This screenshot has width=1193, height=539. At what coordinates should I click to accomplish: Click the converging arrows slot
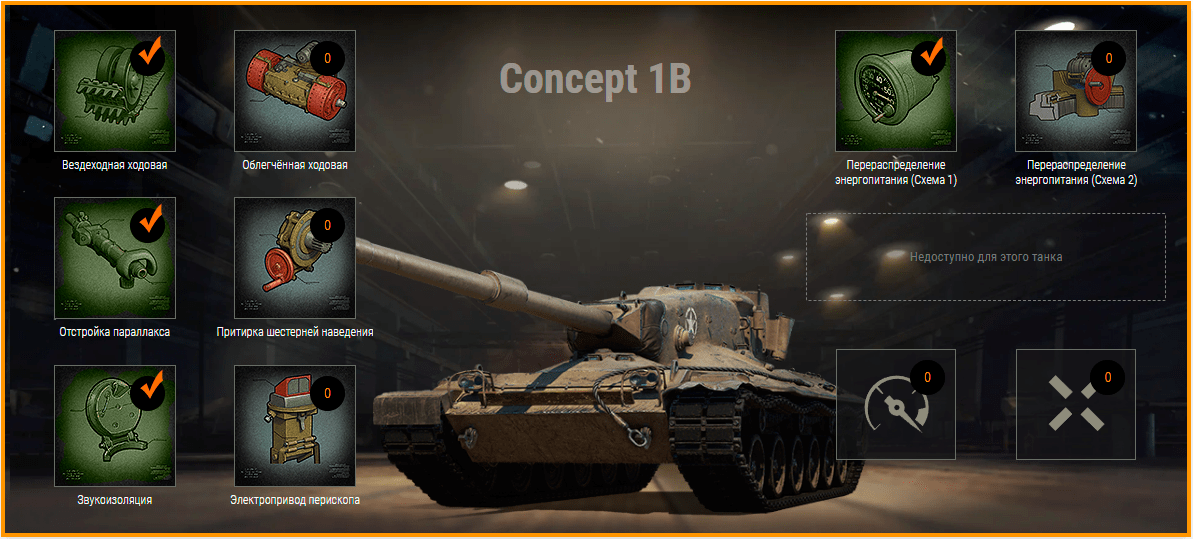click(1076, 404)
